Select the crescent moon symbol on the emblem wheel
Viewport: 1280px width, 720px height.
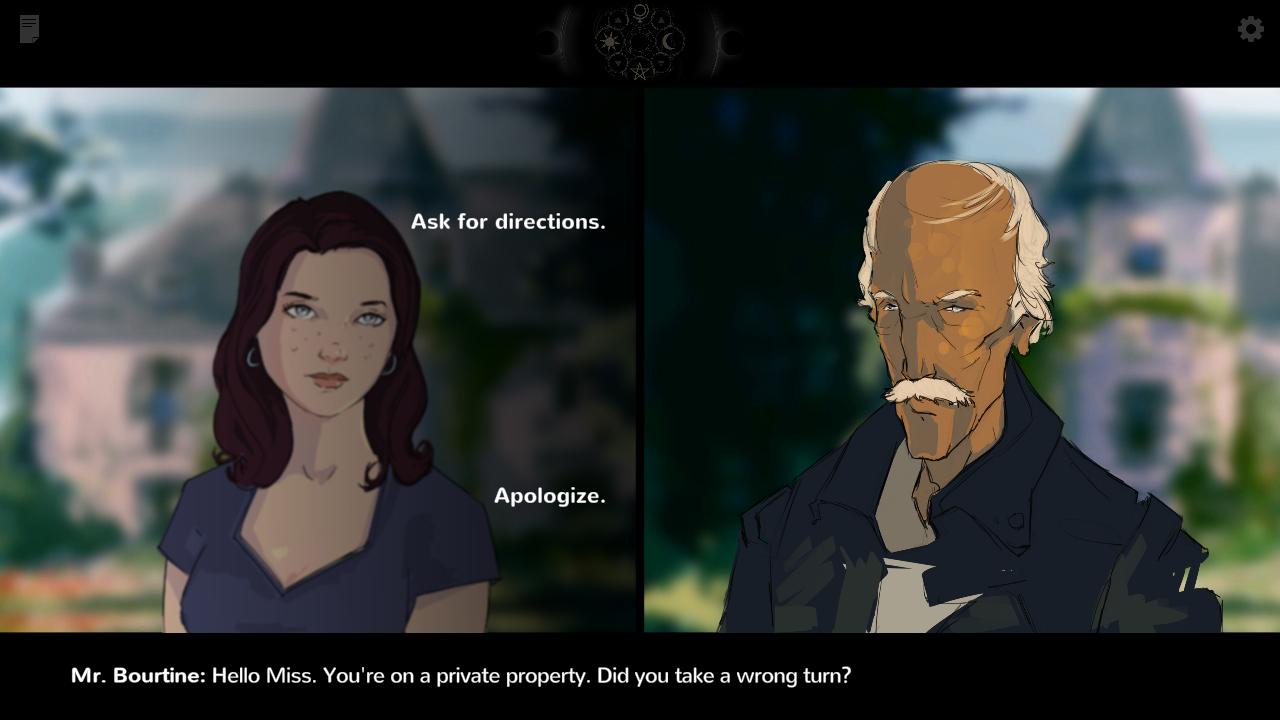pyautogui.click(x=668, y=40)
